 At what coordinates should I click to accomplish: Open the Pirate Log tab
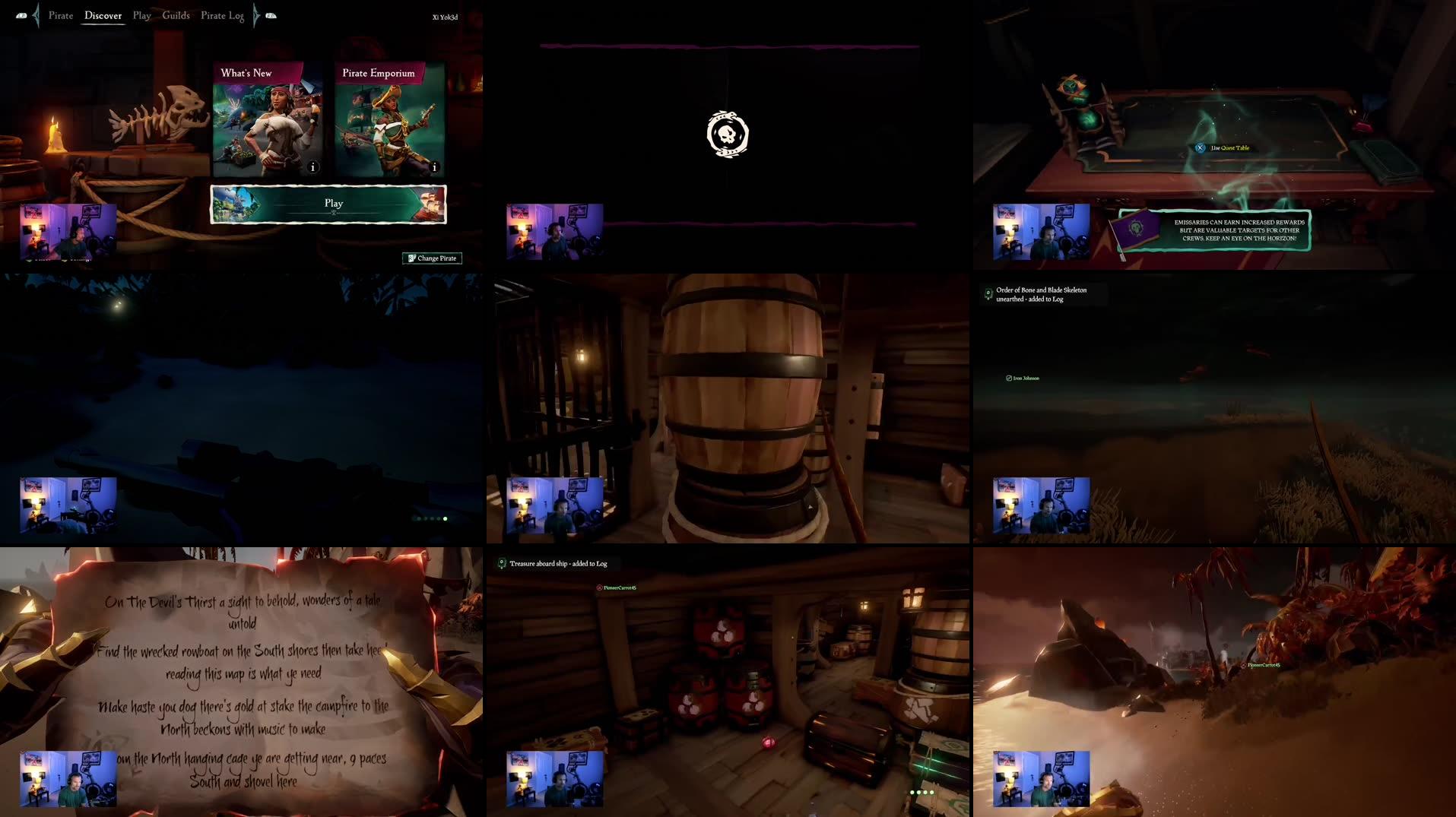tap(222, 15)
